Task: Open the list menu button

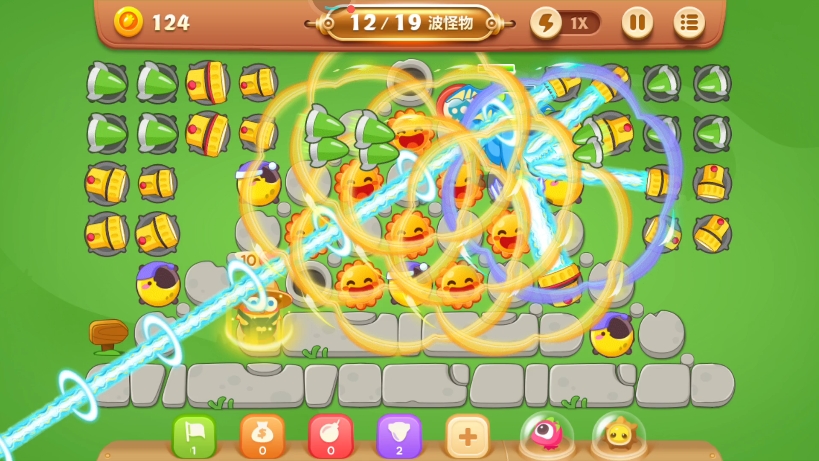Action: [688, 22]
